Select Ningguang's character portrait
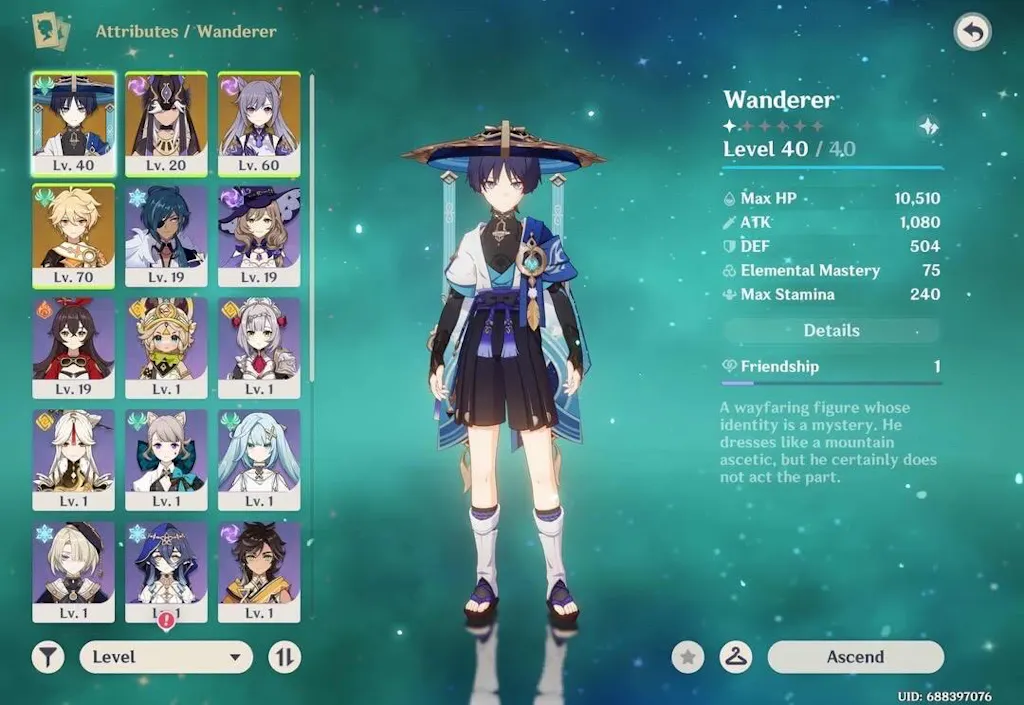 74,460
